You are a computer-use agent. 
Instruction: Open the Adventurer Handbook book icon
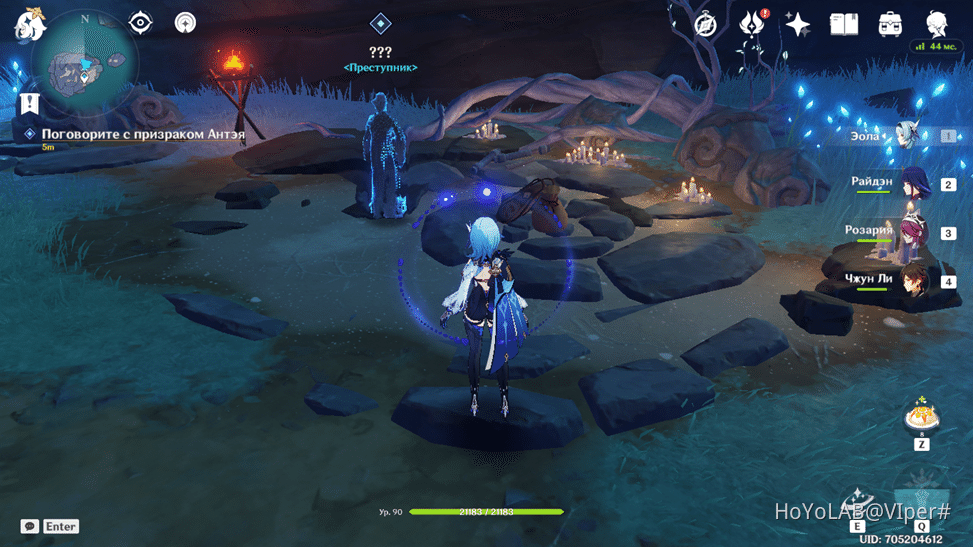click(x=844, y=25)
